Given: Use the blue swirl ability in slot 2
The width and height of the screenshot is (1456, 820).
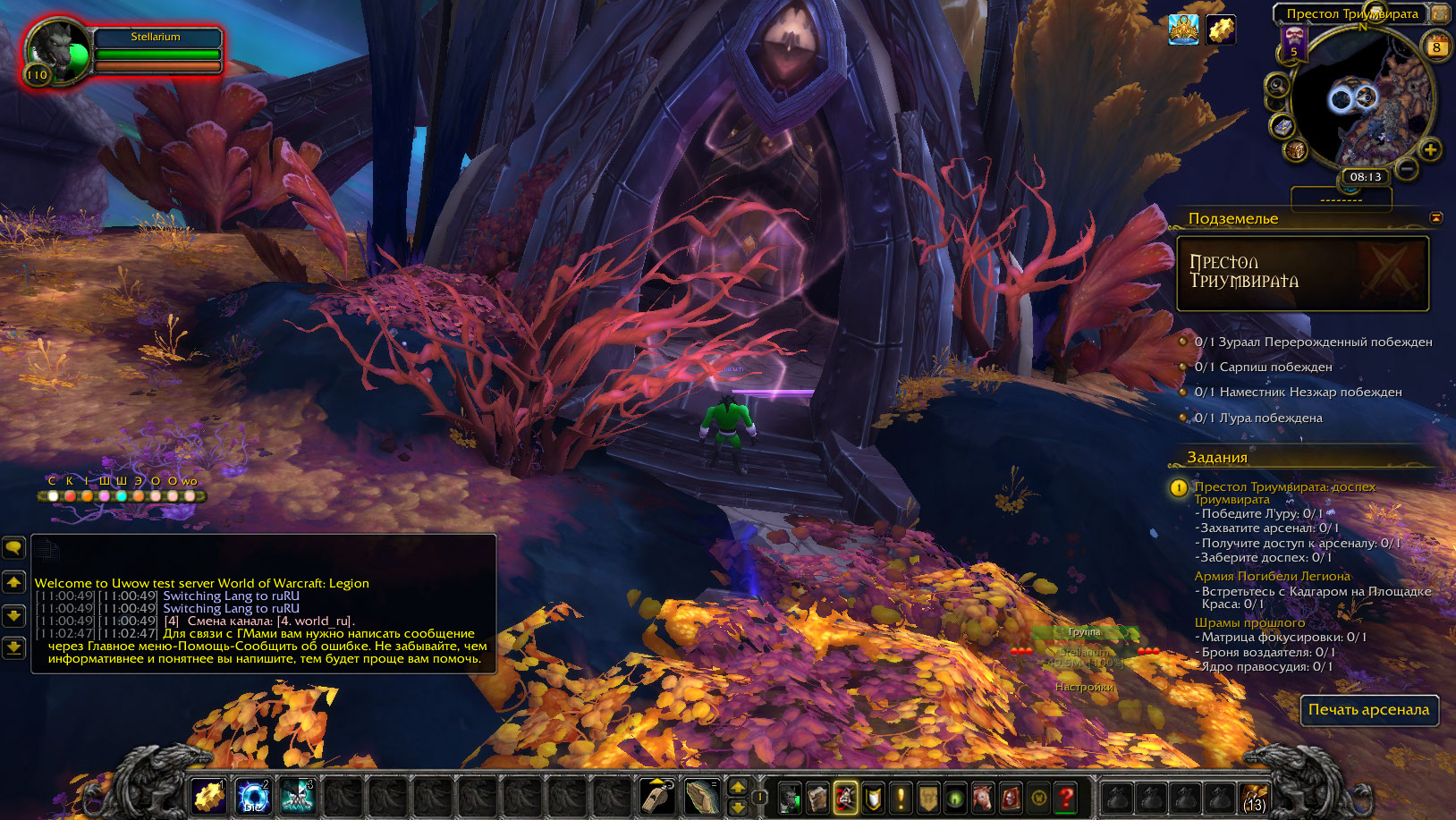Looking at the screenshot, I should pos(253,795).
